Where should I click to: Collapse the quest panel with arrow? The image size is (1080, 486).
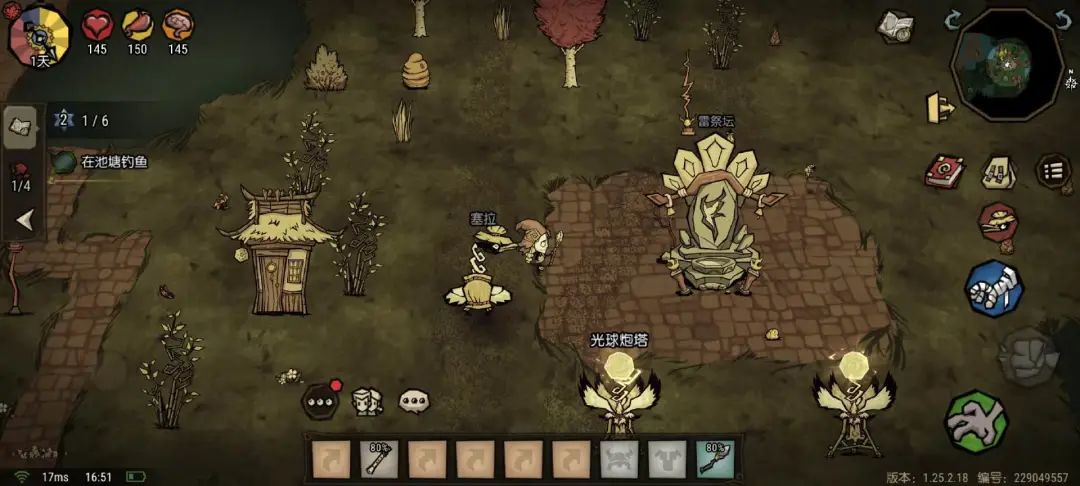(23, 220)
